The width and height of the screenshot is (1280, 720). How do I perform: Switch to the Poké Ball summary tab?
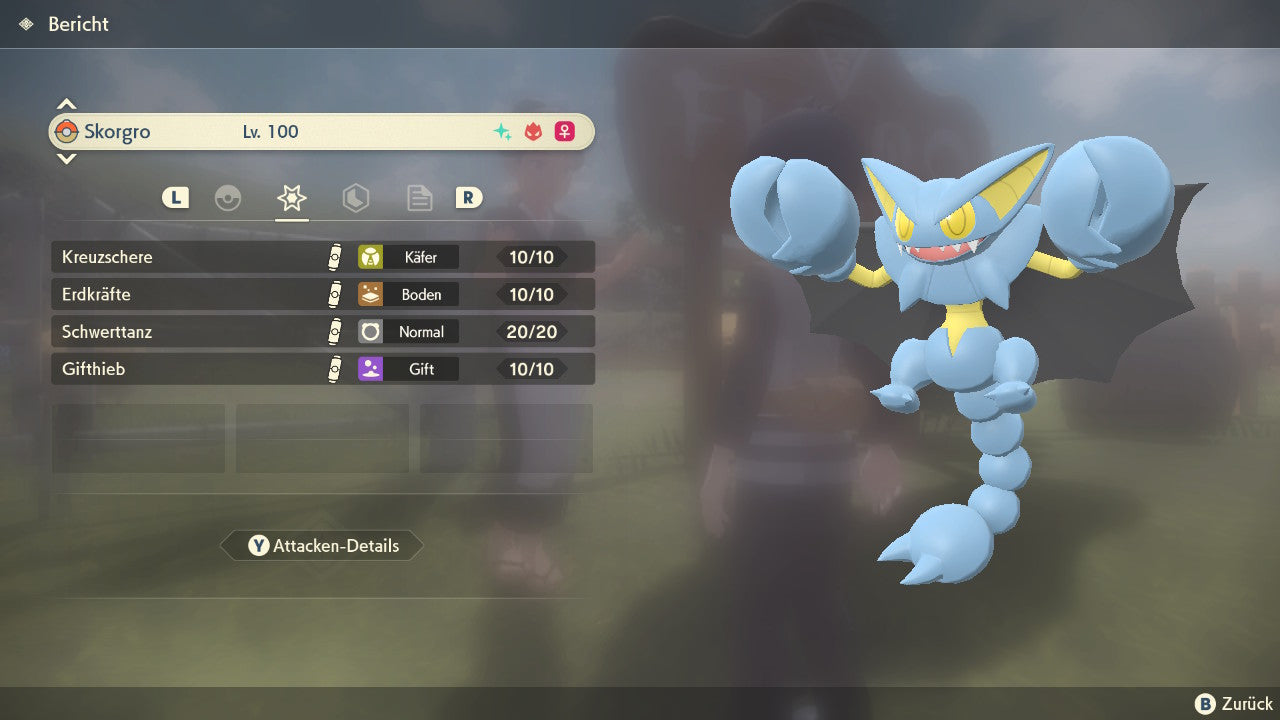click(228, 198)
